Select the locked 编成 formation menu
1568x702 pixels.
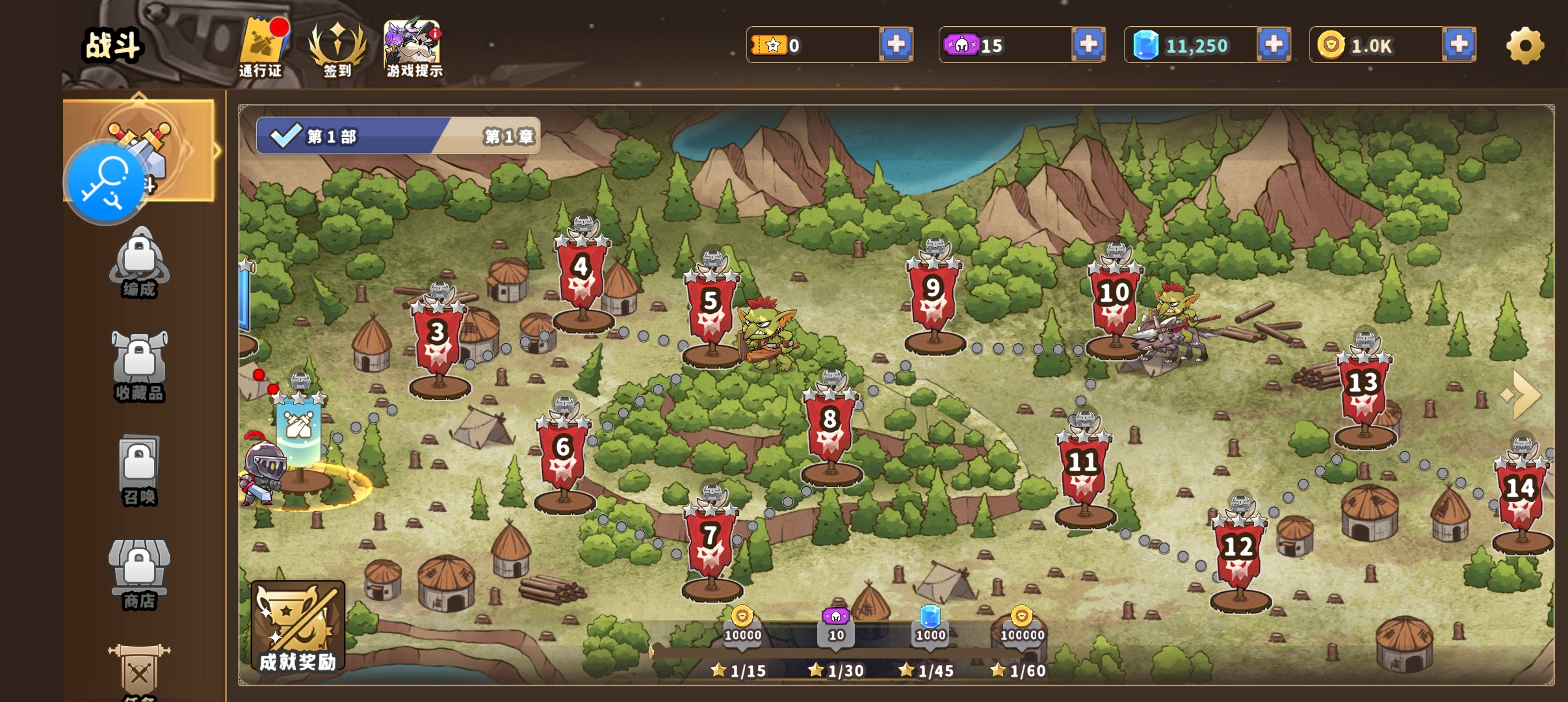click(x=139, y=263)
